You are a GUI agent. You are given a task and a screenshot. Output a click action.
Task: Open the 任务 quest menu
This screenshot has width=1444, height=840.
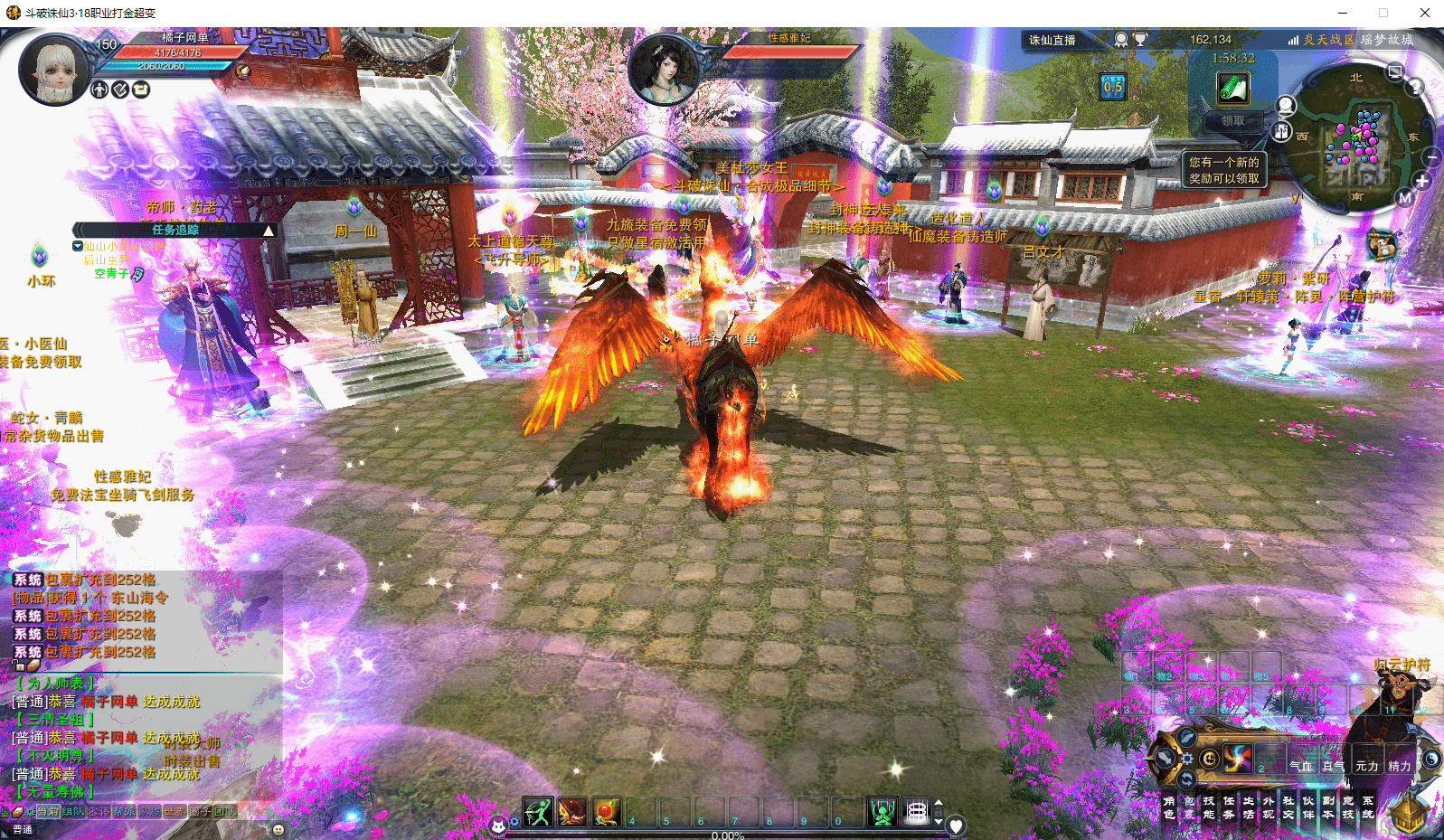pos(1228,807)
